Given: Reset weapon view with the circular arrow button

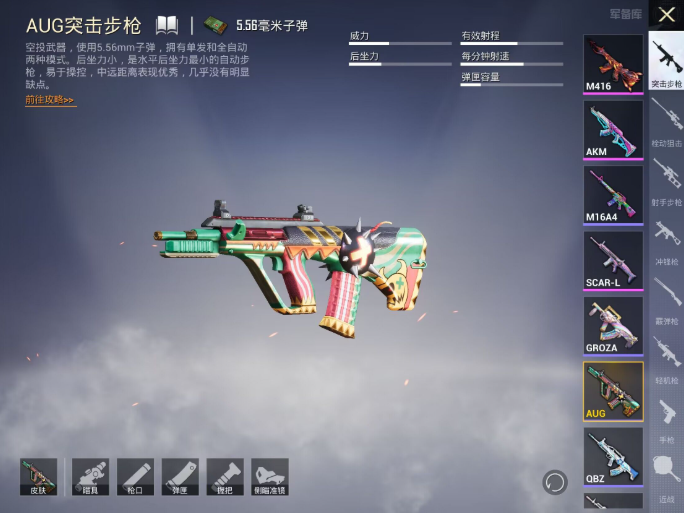Looking at the screenshot, I should 555,482.
